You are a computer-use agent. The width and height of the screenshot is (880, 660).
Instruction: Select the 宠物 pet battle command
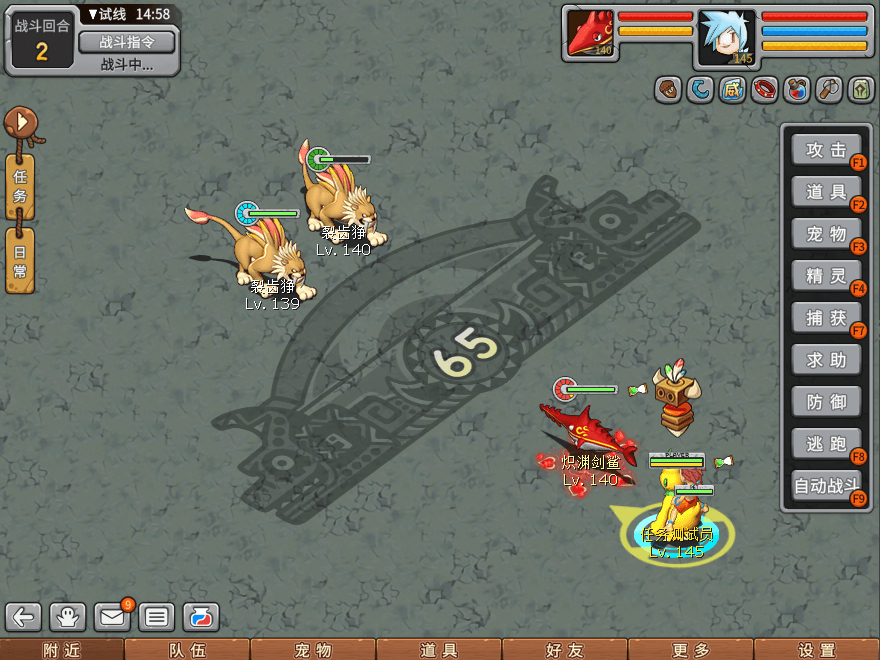click(x=826, y=234)
